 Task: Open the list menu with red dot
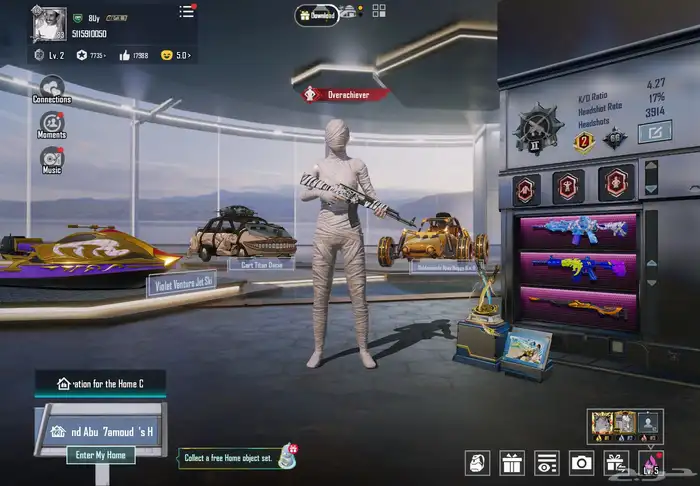pyautogui.click(x=187, y=11)
